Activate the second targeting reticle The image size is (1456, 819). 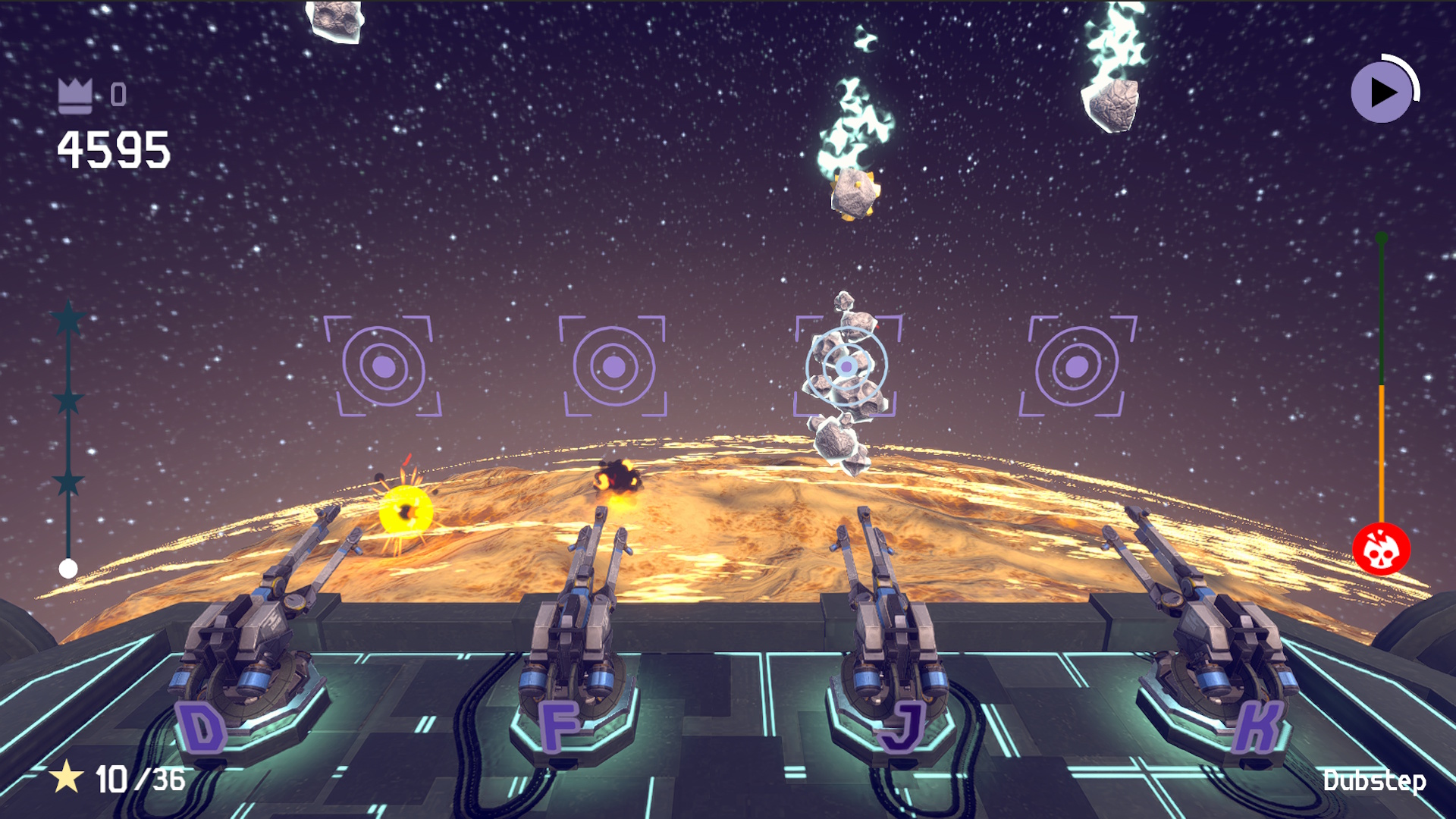pyautogui.click(x=613, y=368)
